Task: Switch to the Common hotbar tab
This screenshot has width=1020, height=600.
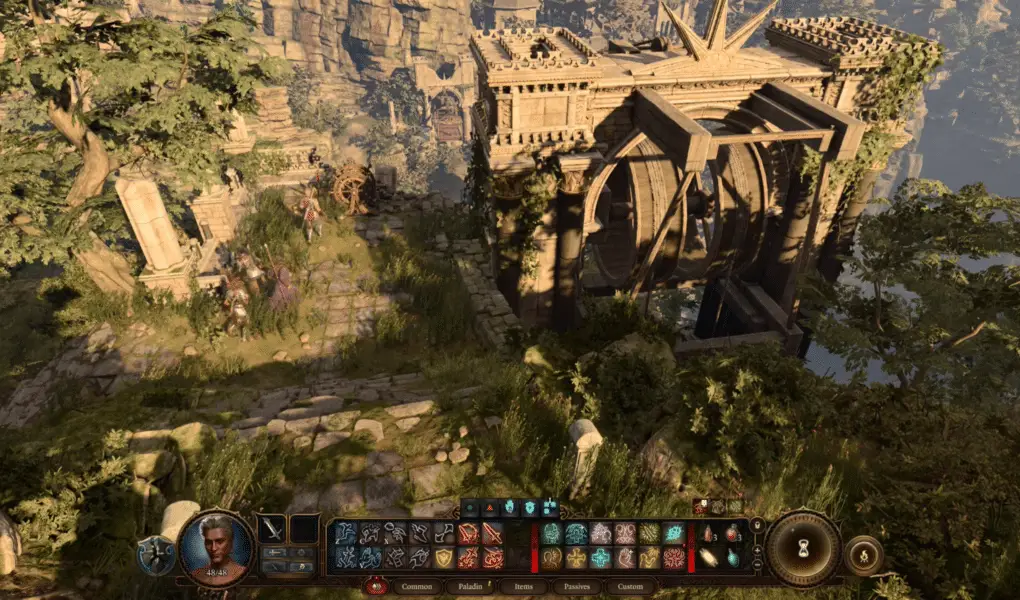Action: pos(416,587)
